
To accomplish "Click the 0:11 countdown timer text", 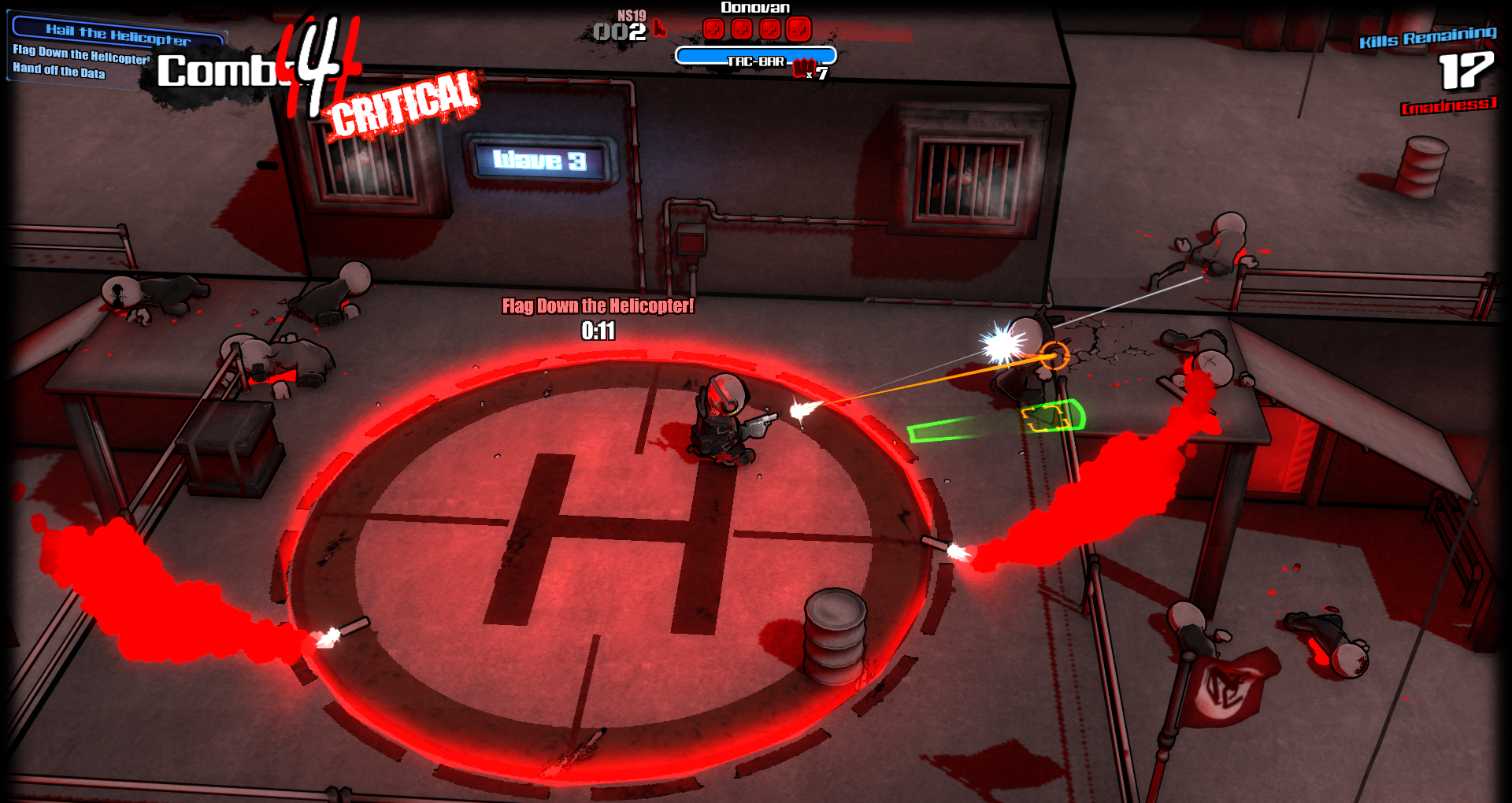I will click(x=597, y=332).
